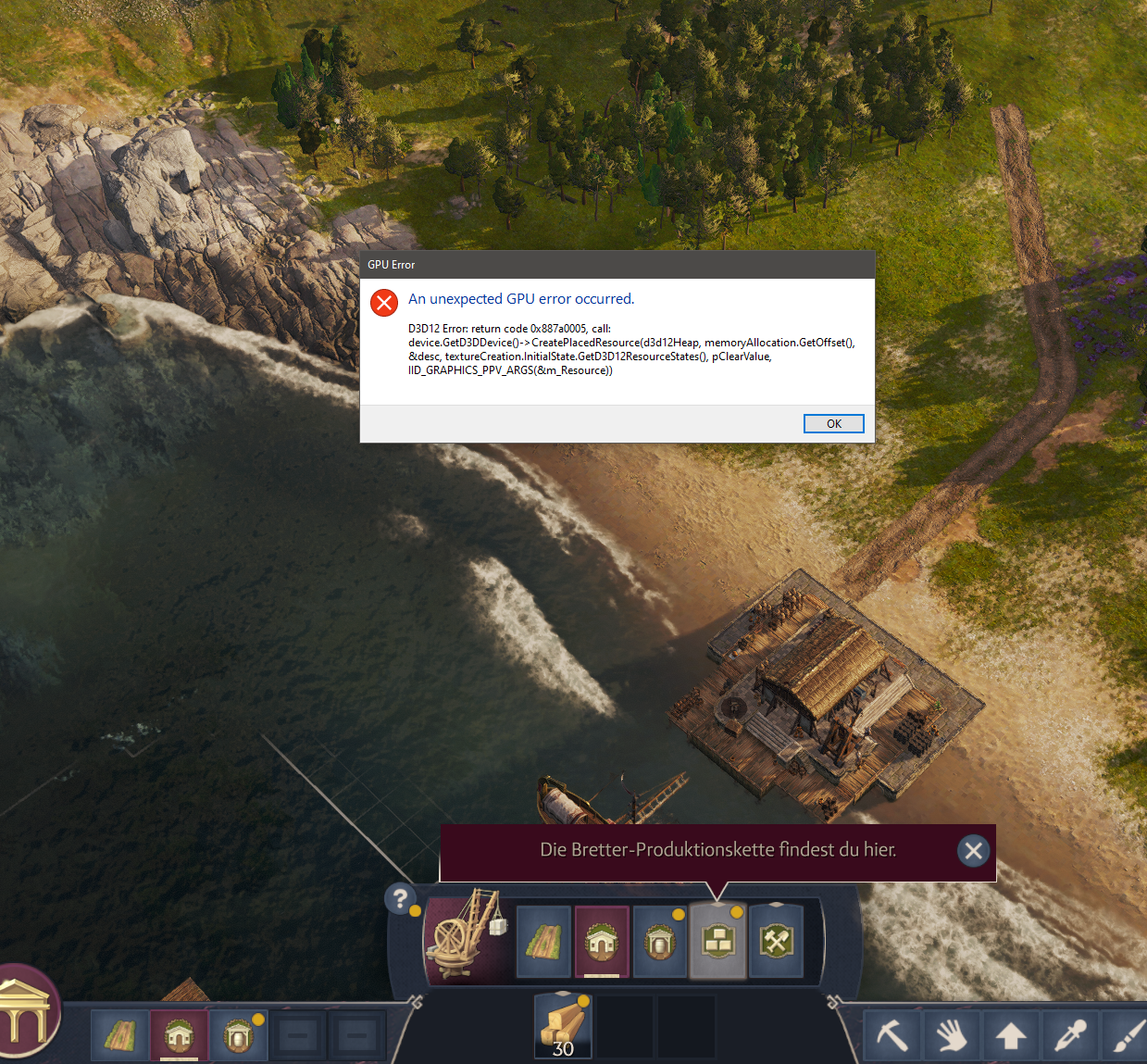Activate the hand move tool
This screenshot has height=1064, width=1147.
click(x=951, y=1035)
